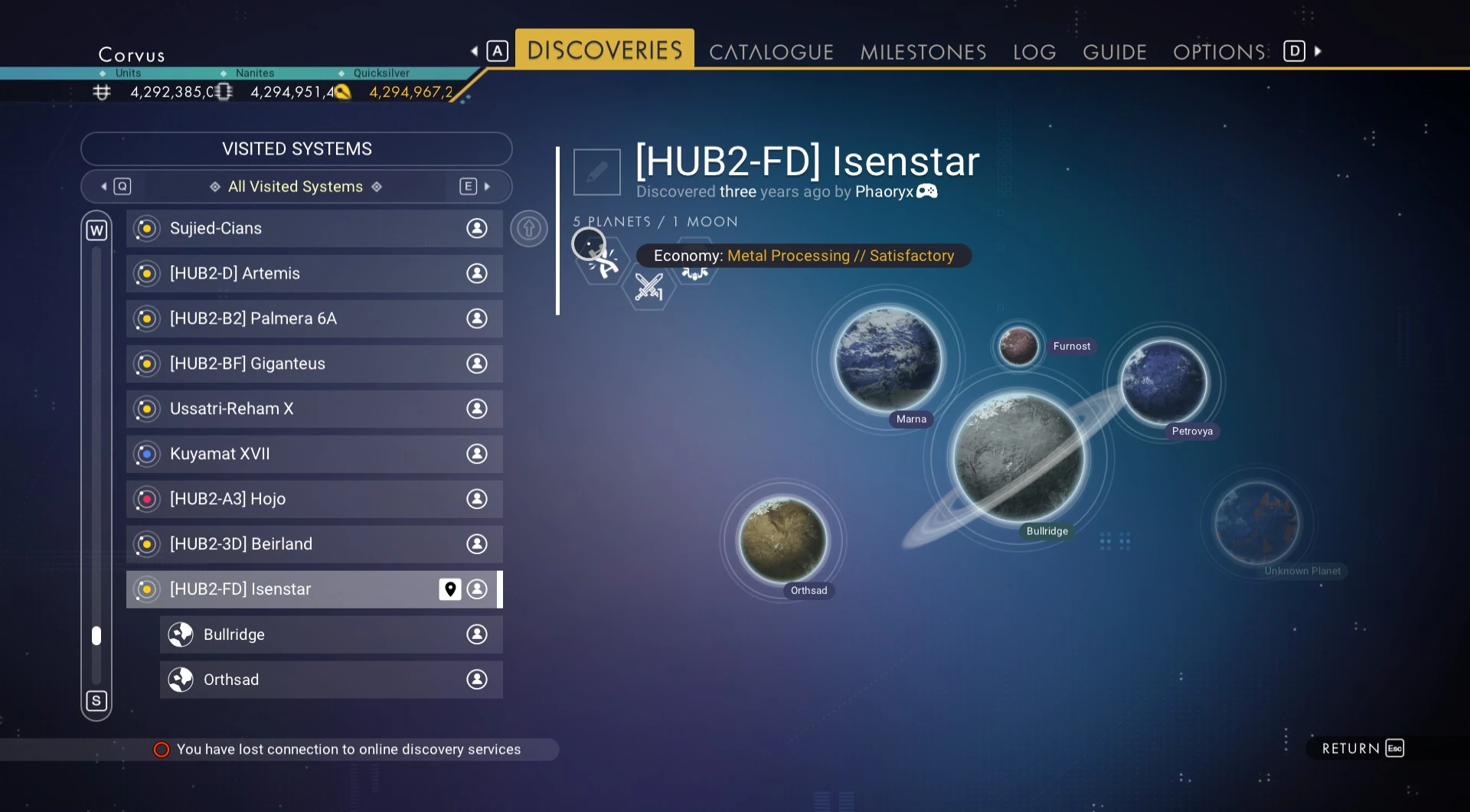Click the upload discoveries arrow button
Image resolution: width=1470 pixels, height=812 pixels.
[x=529, y=228]
